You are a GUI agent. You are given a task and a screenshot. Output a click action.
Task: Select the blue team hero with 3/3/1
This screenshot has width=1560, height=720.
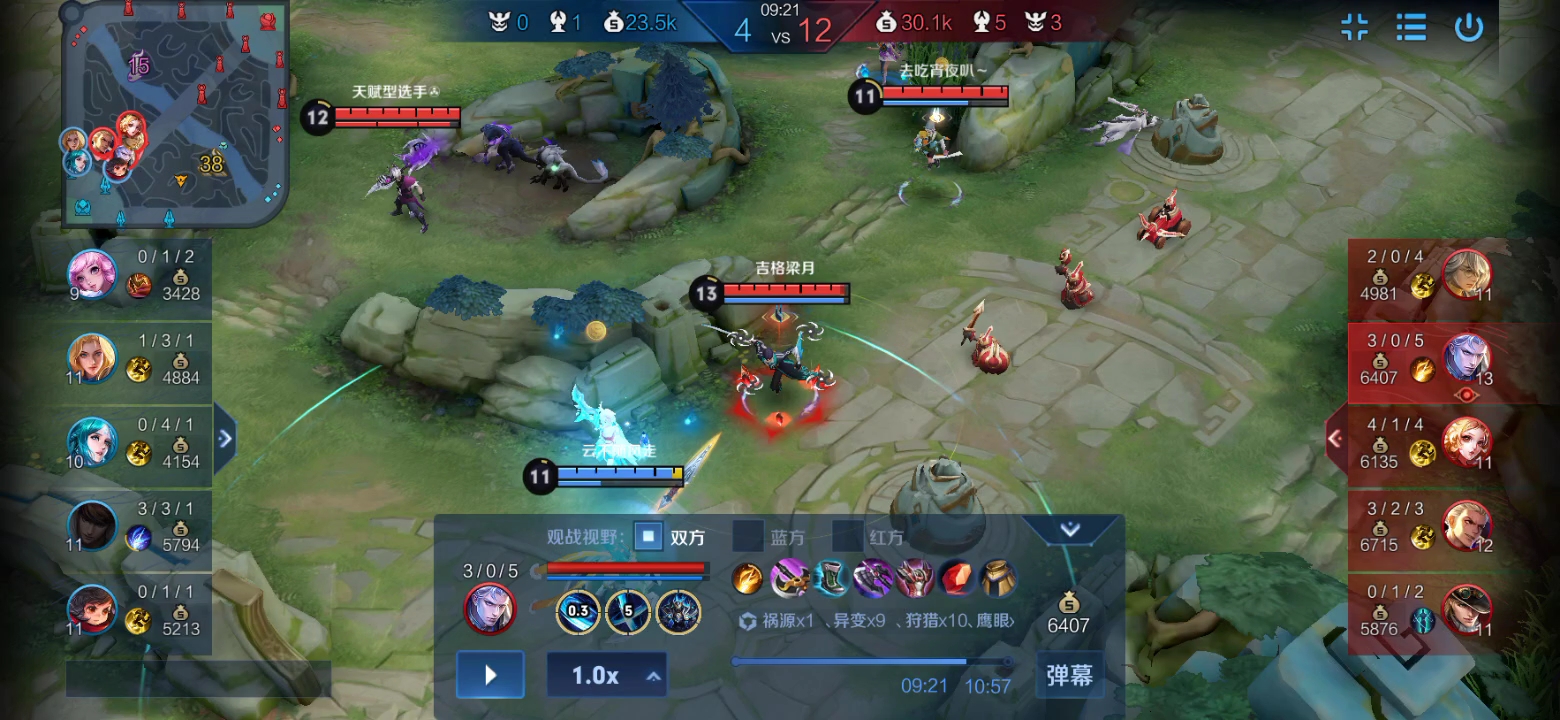click(92, 526)
